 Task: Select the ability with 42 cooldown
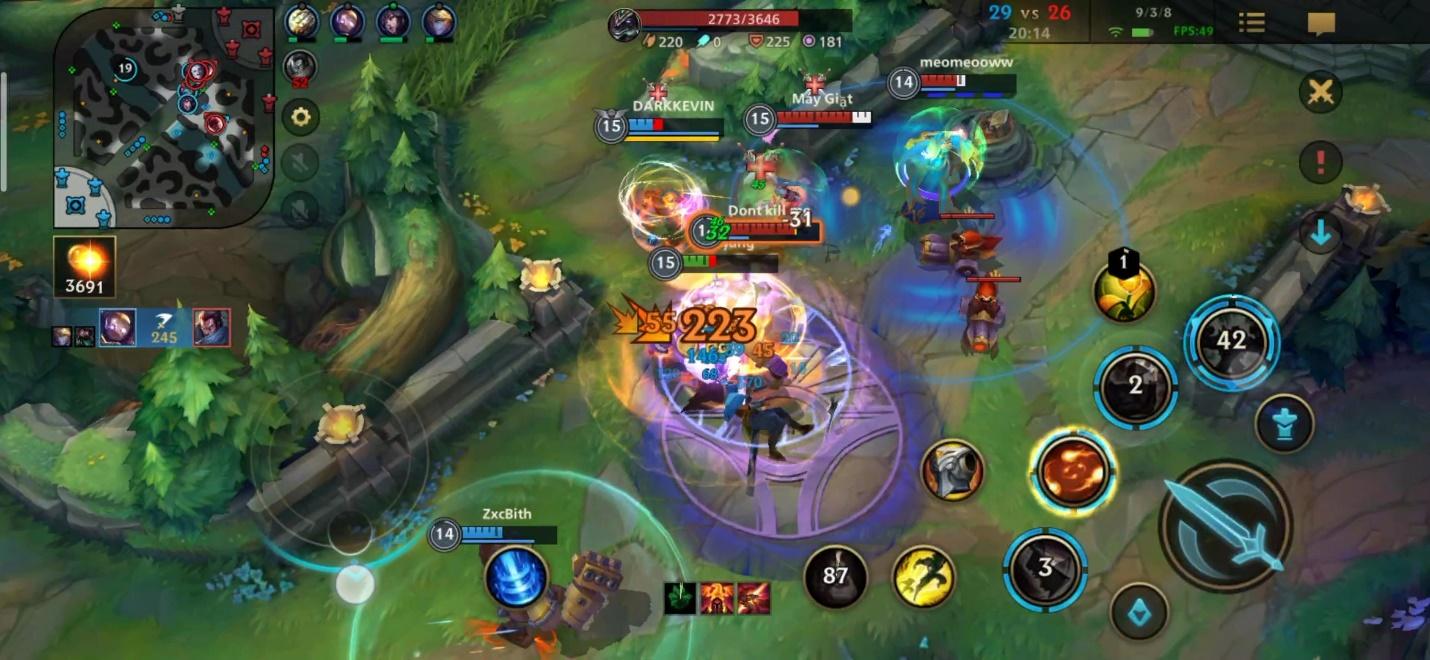(x=1231, y=342)
